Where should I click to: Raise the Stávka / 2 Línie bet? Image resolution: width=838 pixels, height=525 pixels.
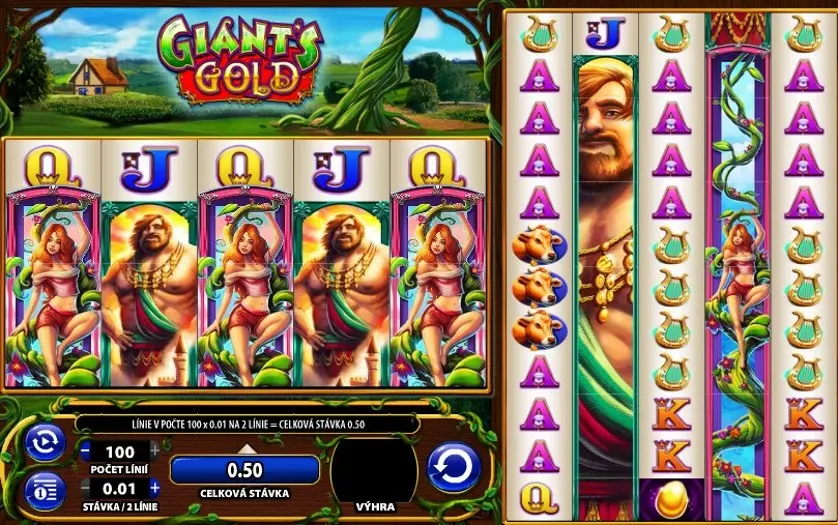click(x=154, y=488)
